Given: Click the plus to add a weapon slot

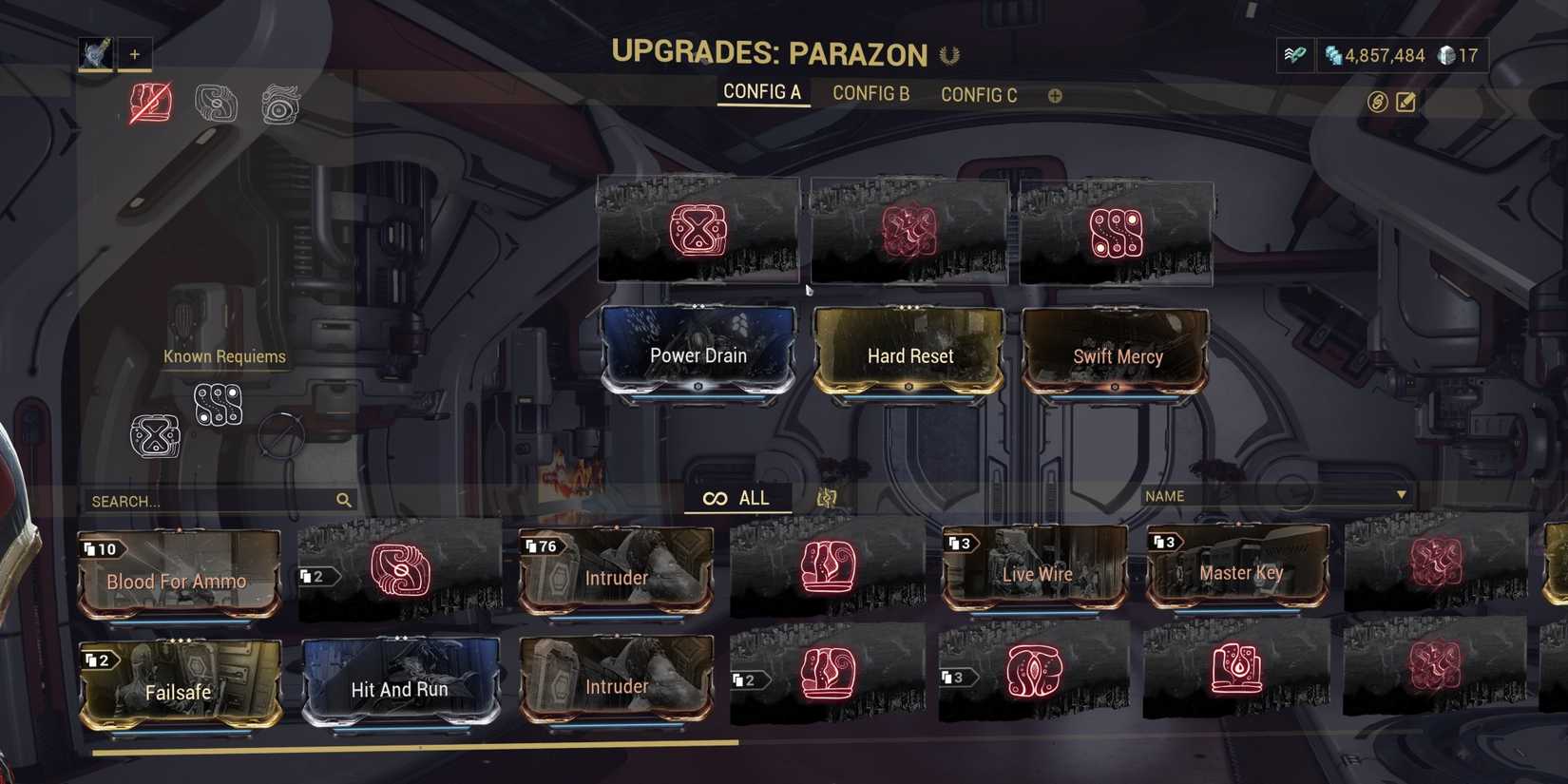Looking at the screenshot, I should pyautogui.click(x=135, y=54).
